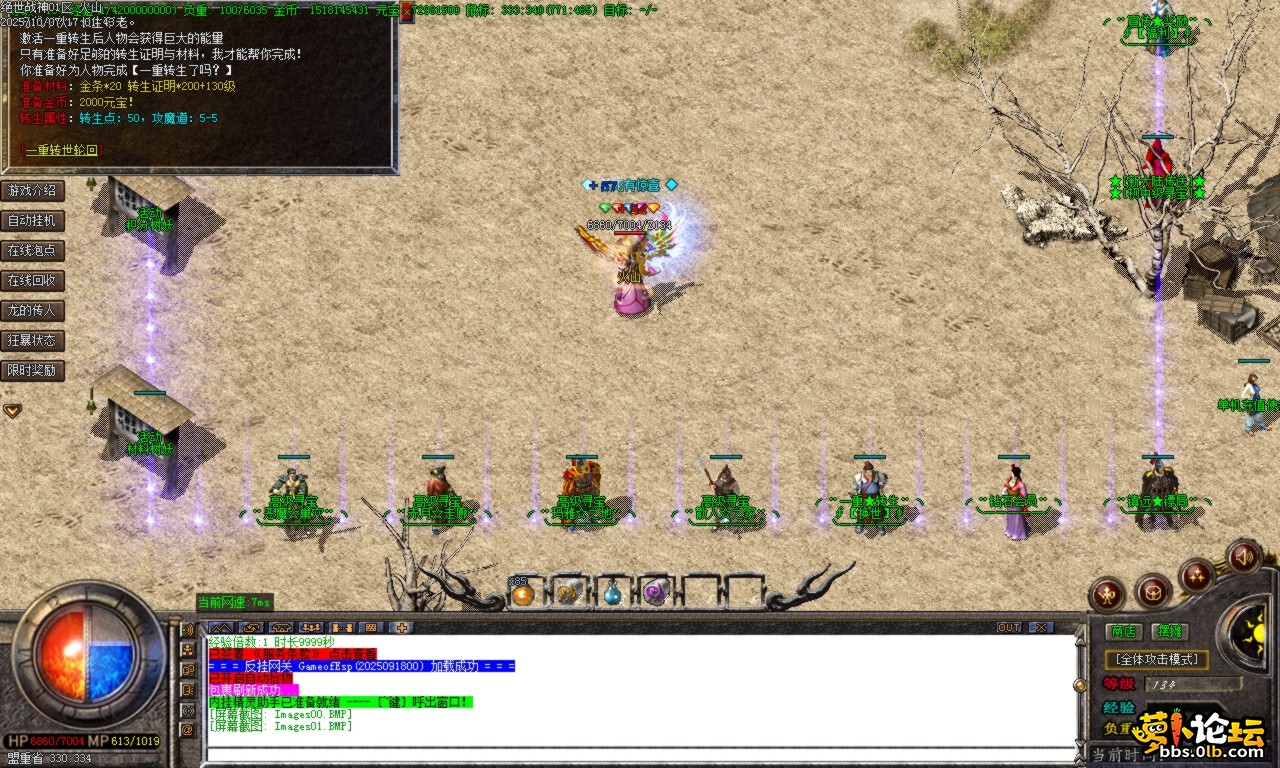Use the golden orb item in the hotbar
Screen dimensions: 1280x768
coord(523,594)
